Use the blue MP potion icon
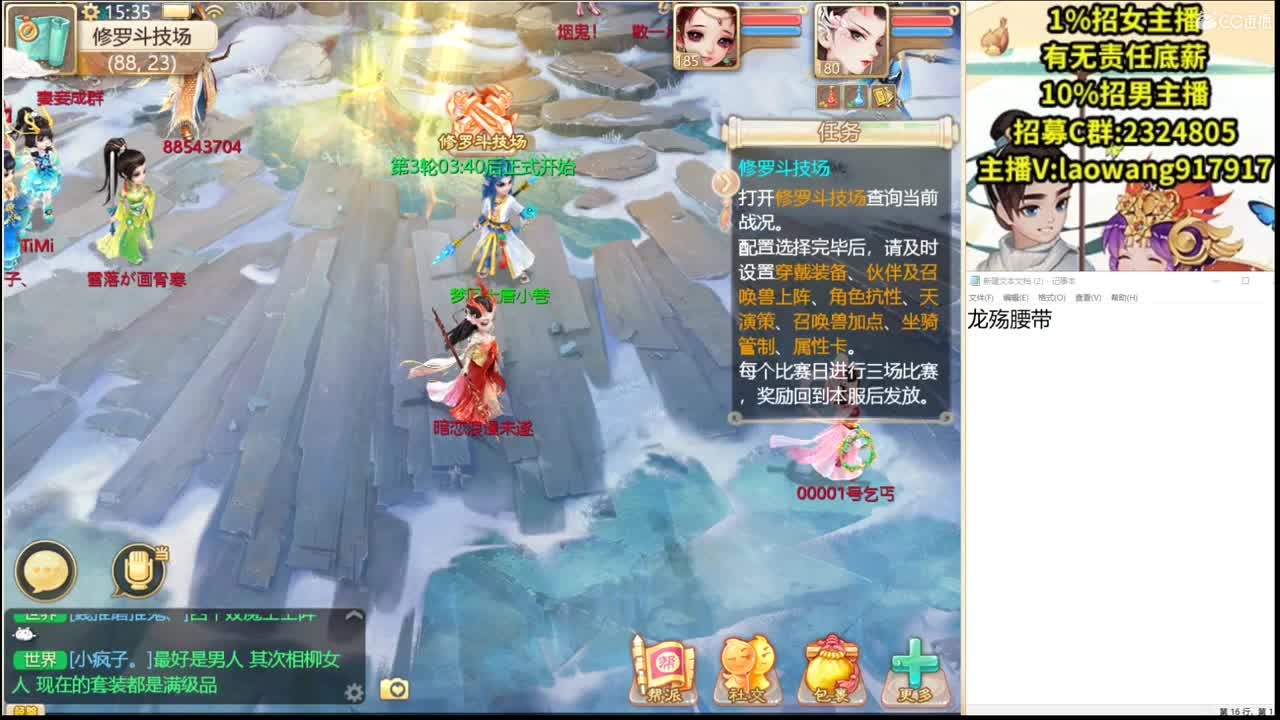 point(856,97)
